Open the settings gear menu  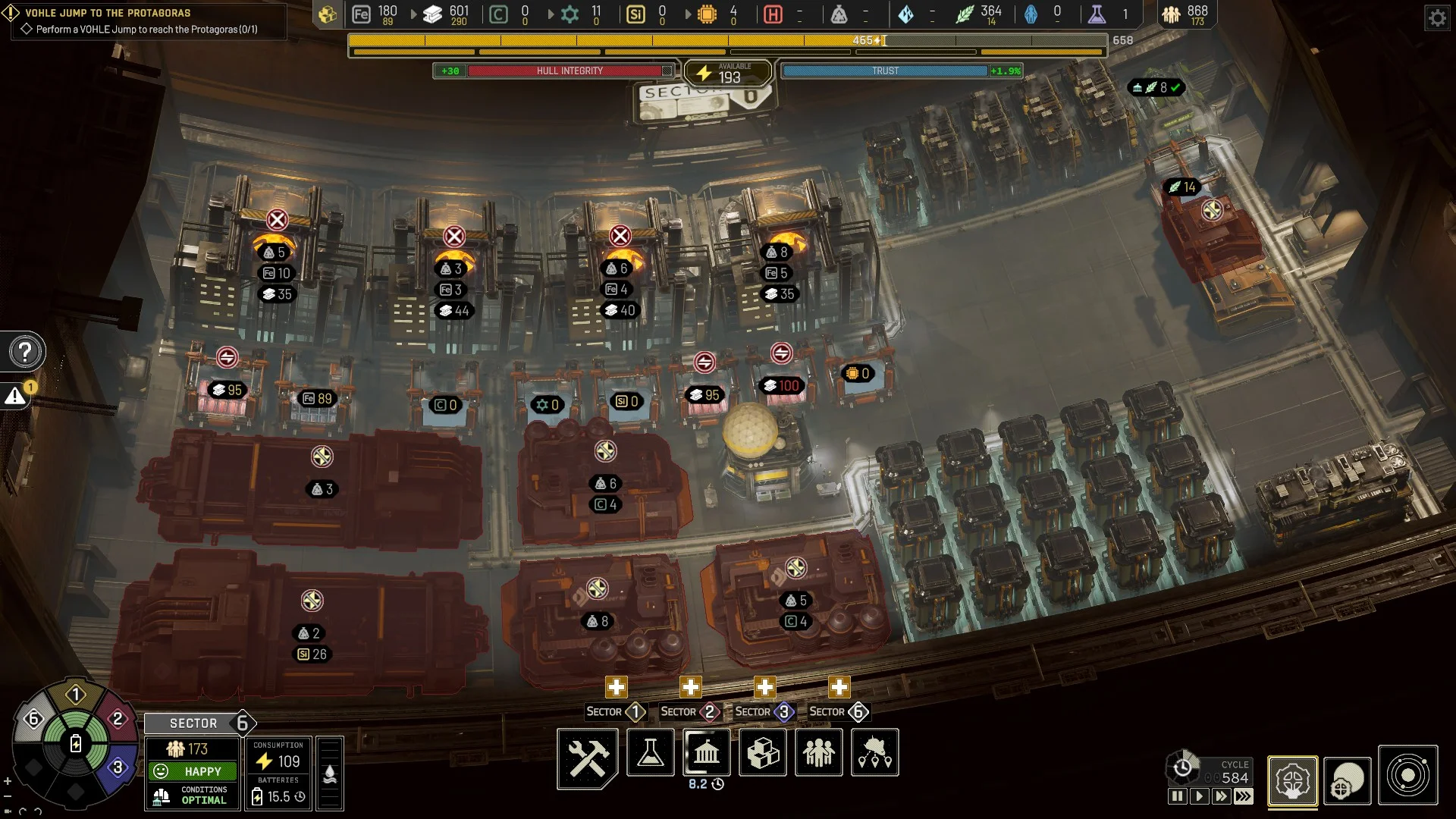point(1437,17)
